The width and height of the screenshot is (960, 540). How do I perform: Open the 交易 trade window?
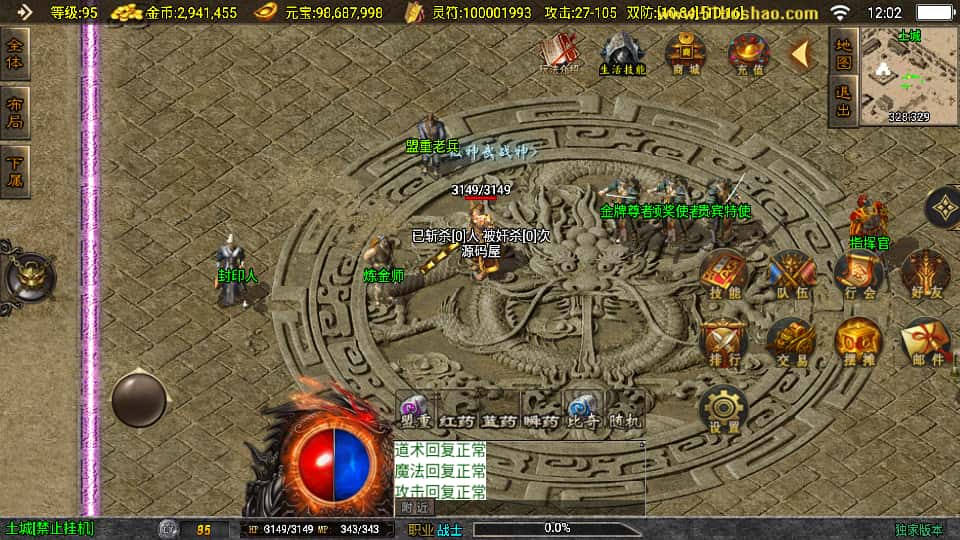pyautogui.click(x=791, y=342)
